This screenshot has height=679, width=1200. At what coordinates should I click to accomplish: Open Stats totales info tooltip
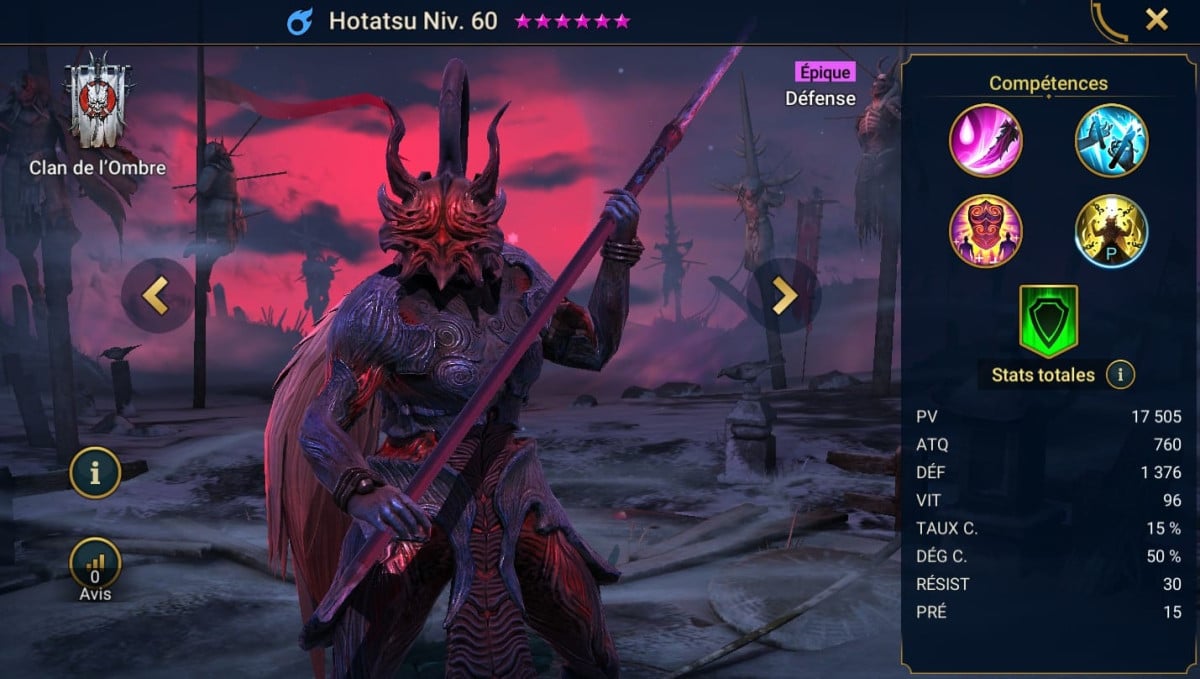click(1120, 375)
